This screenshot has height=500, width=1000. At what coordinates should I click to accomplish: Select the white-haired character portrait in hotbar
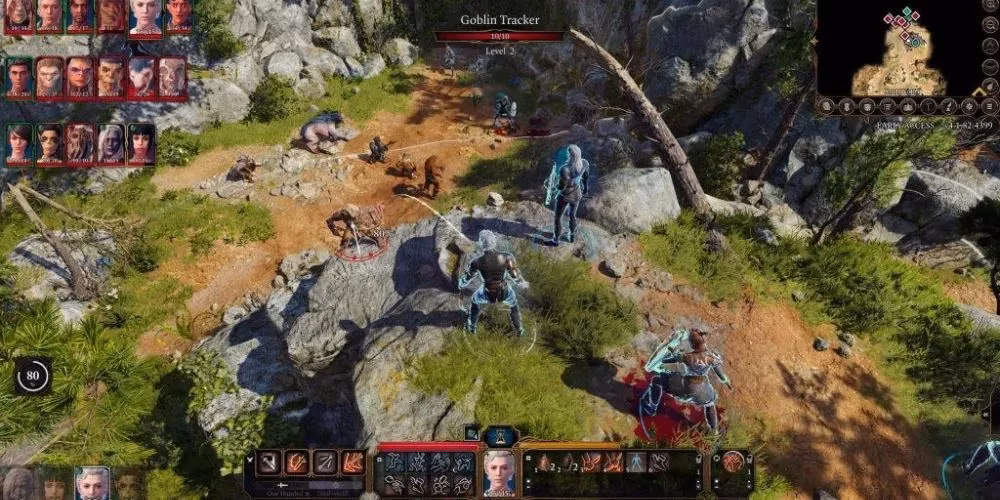(497, 472)
